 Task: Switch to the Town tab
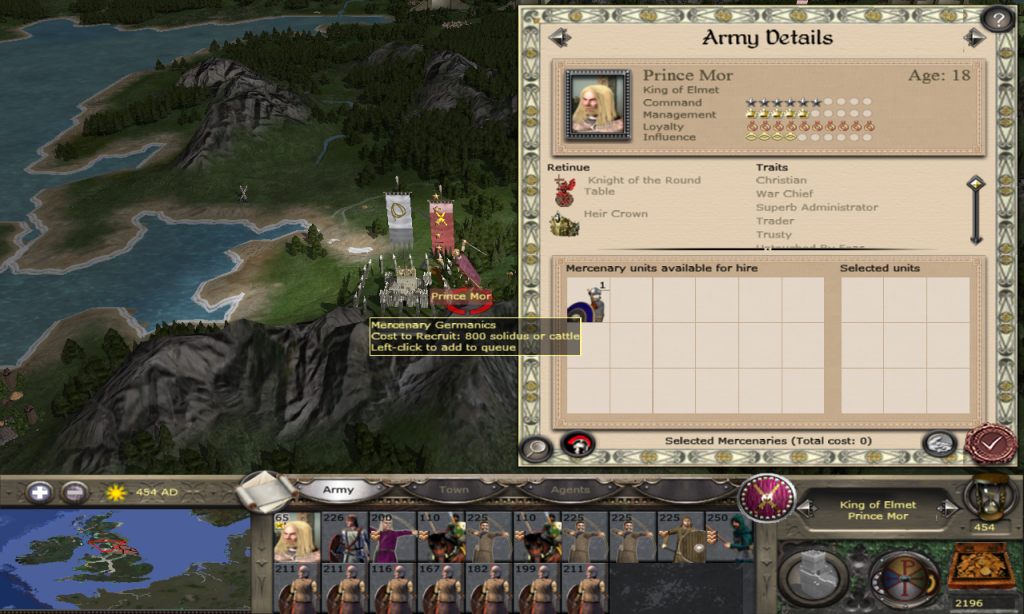tap(454, 490)
